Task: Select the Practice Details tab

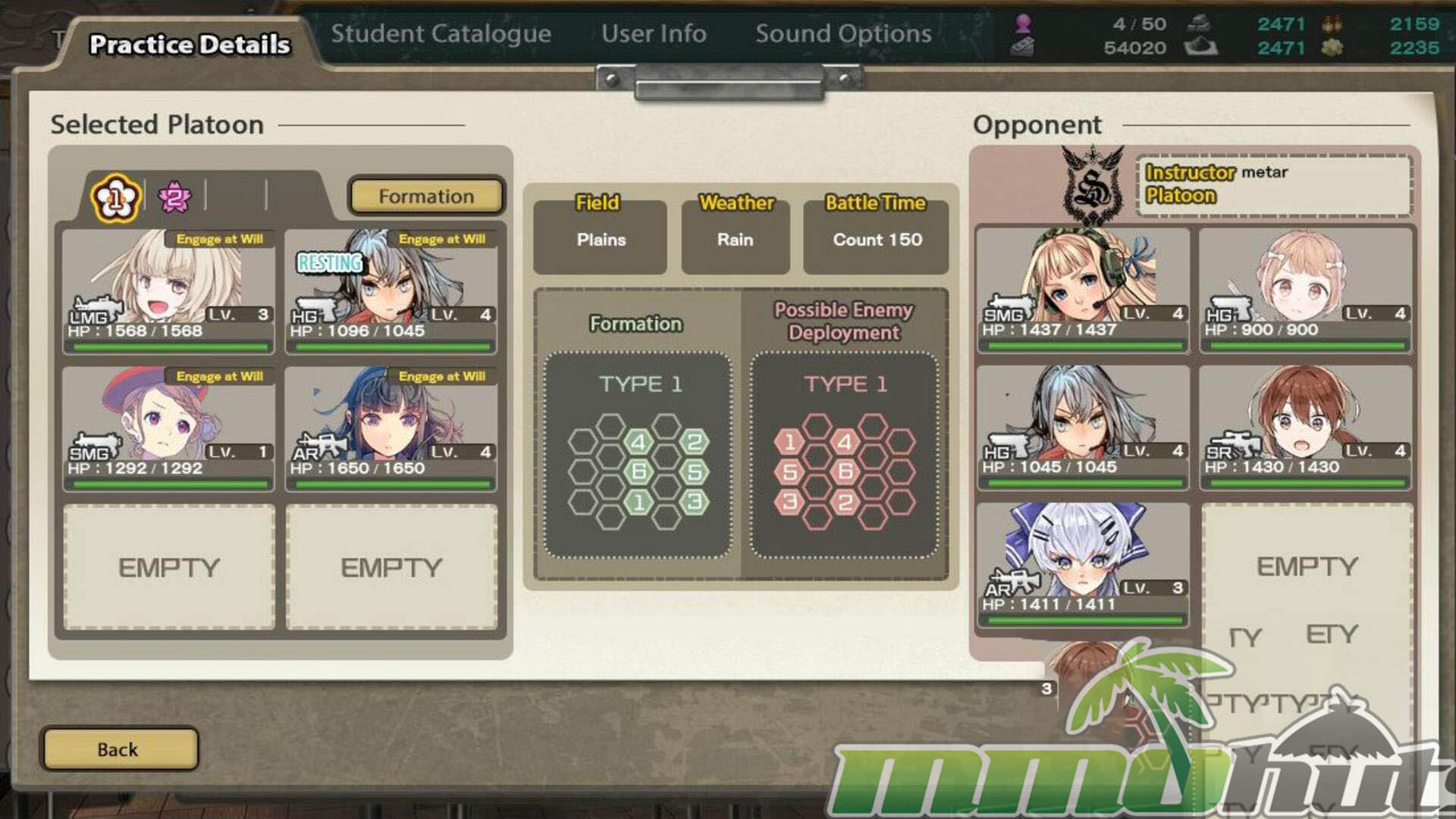Action: (190, 45)
